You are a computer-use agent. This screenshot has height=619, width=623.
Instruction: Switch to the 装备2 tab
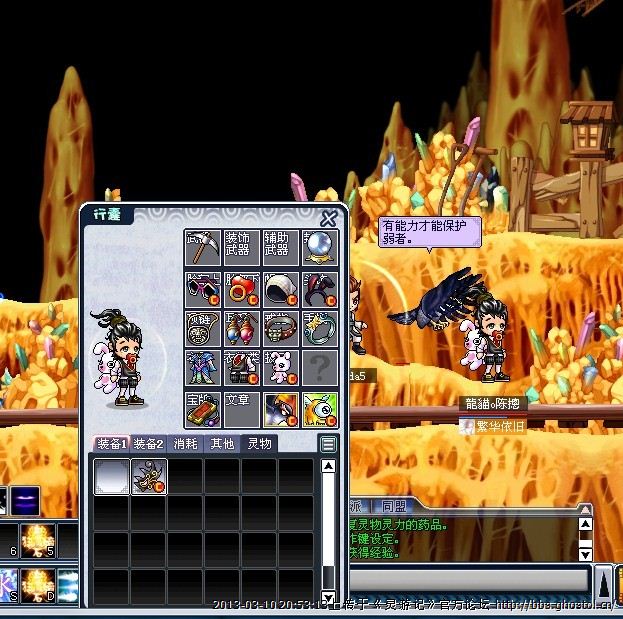(149, 444)
